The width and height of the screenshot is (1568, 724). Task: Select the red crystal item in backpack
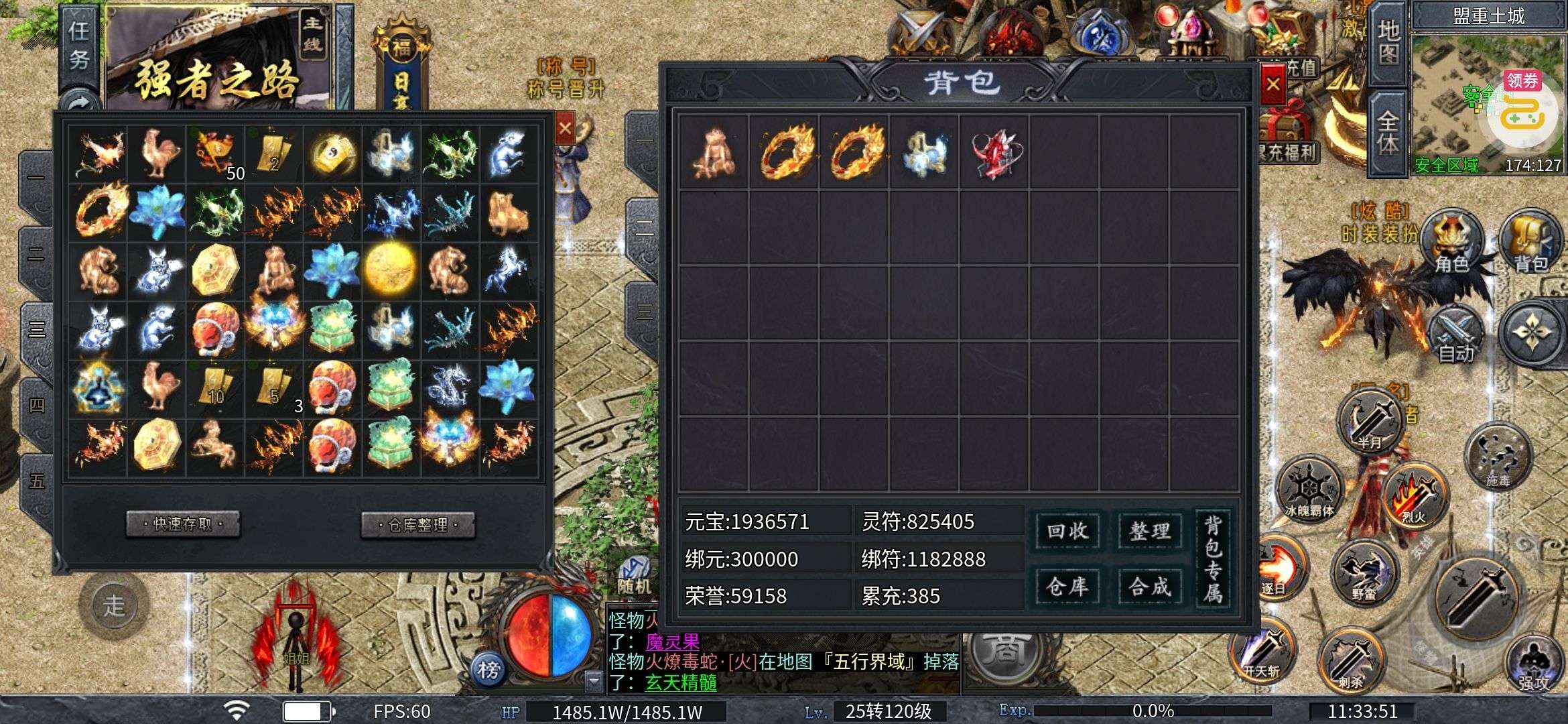[995, 154]
